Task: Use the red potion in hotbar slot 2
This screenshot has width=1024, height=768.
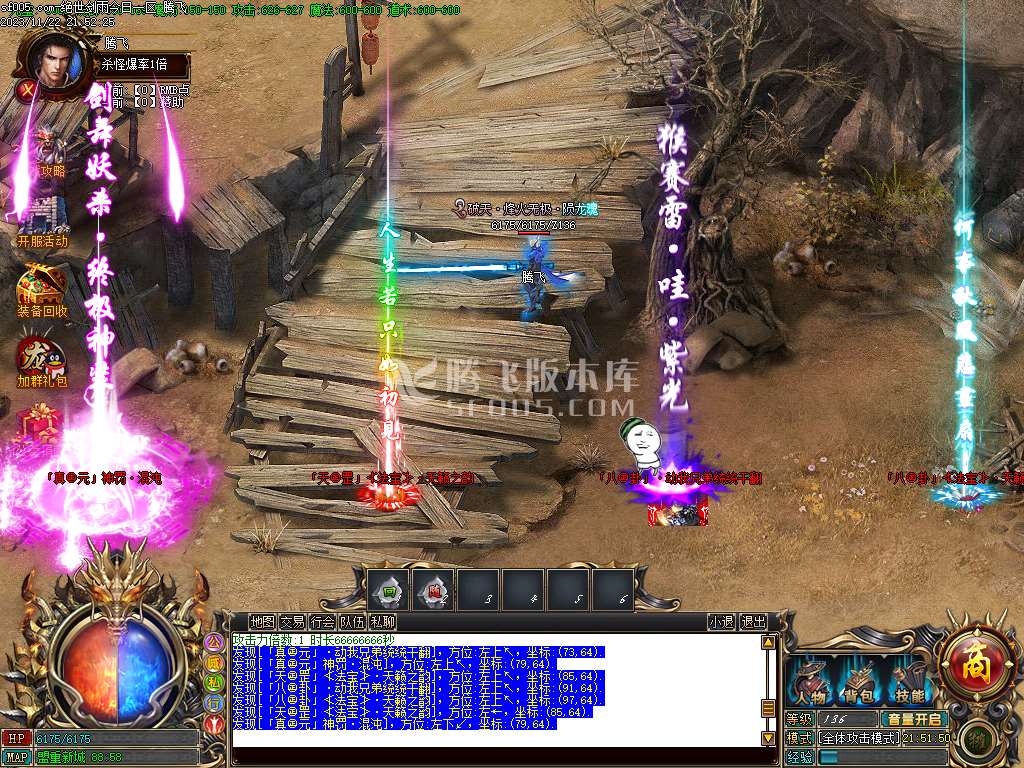Action: [x=434, y=590]
